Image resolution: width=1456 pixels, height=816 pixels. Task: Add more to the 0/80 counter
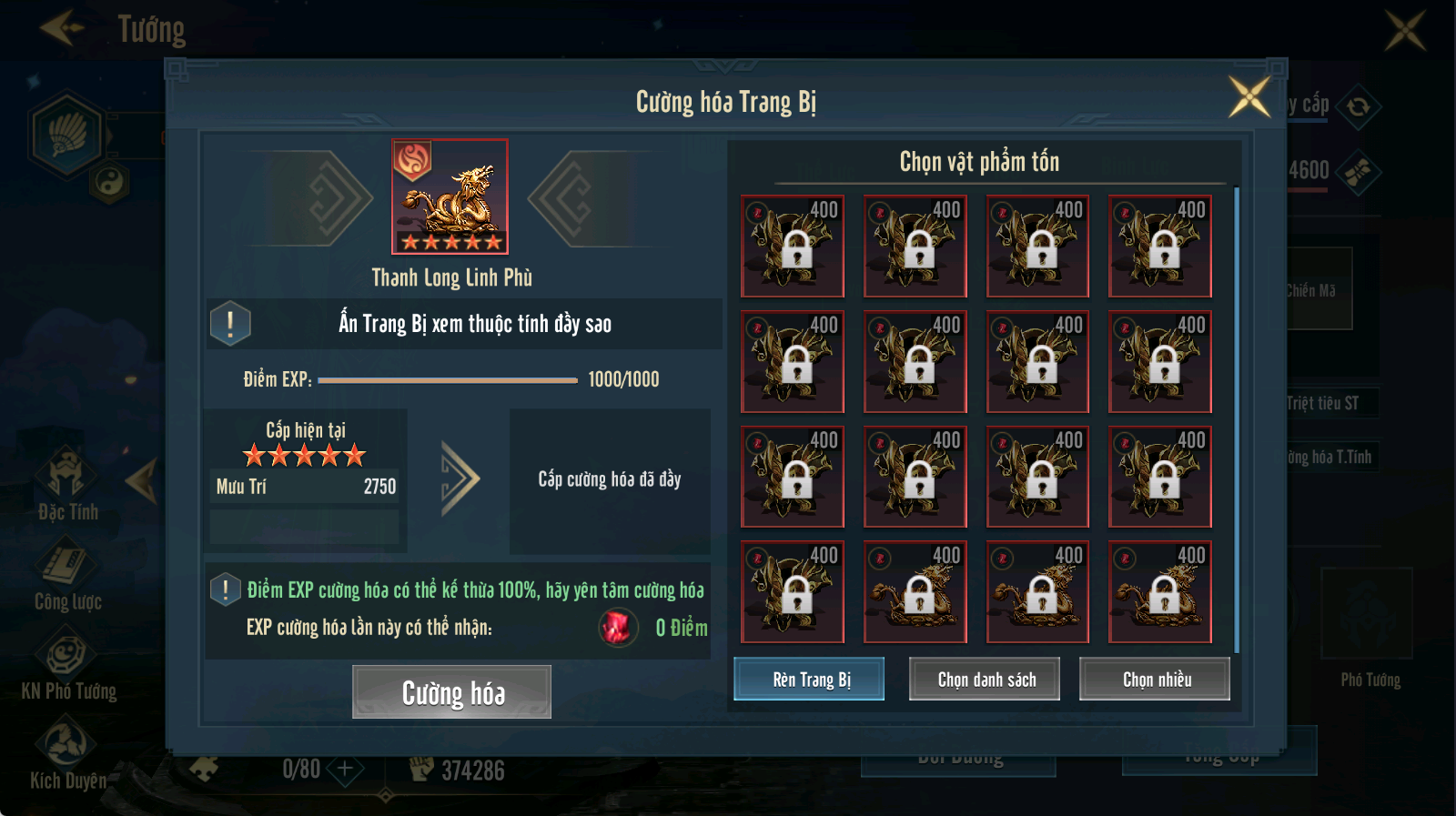click(x=345, y=770)
